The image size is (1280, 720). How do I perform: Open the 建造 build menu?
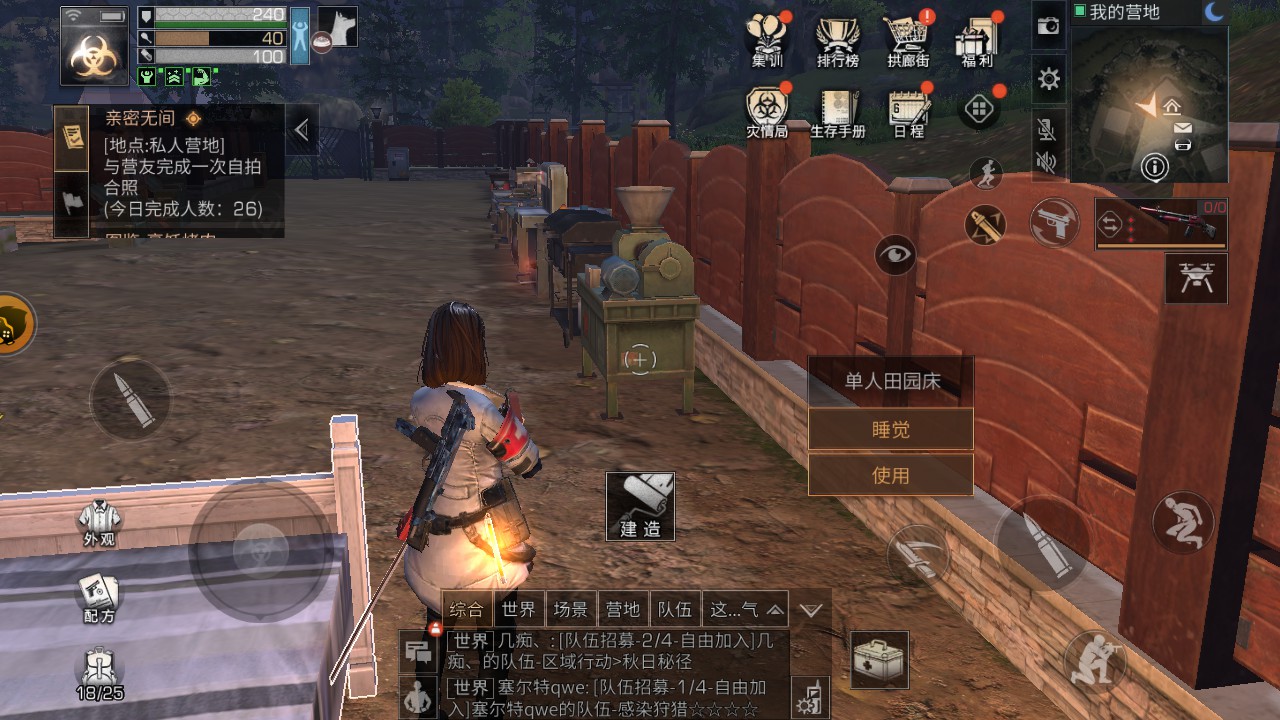point(640,507)
